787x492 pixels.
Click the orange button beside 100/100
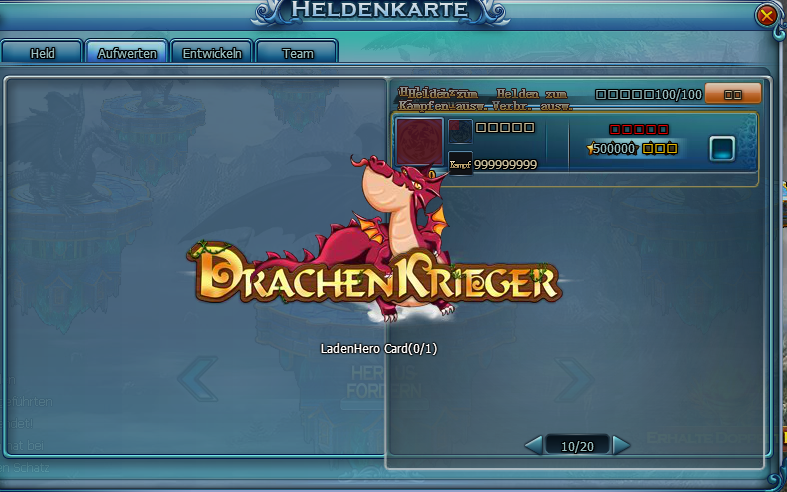(x=733, y=94)
